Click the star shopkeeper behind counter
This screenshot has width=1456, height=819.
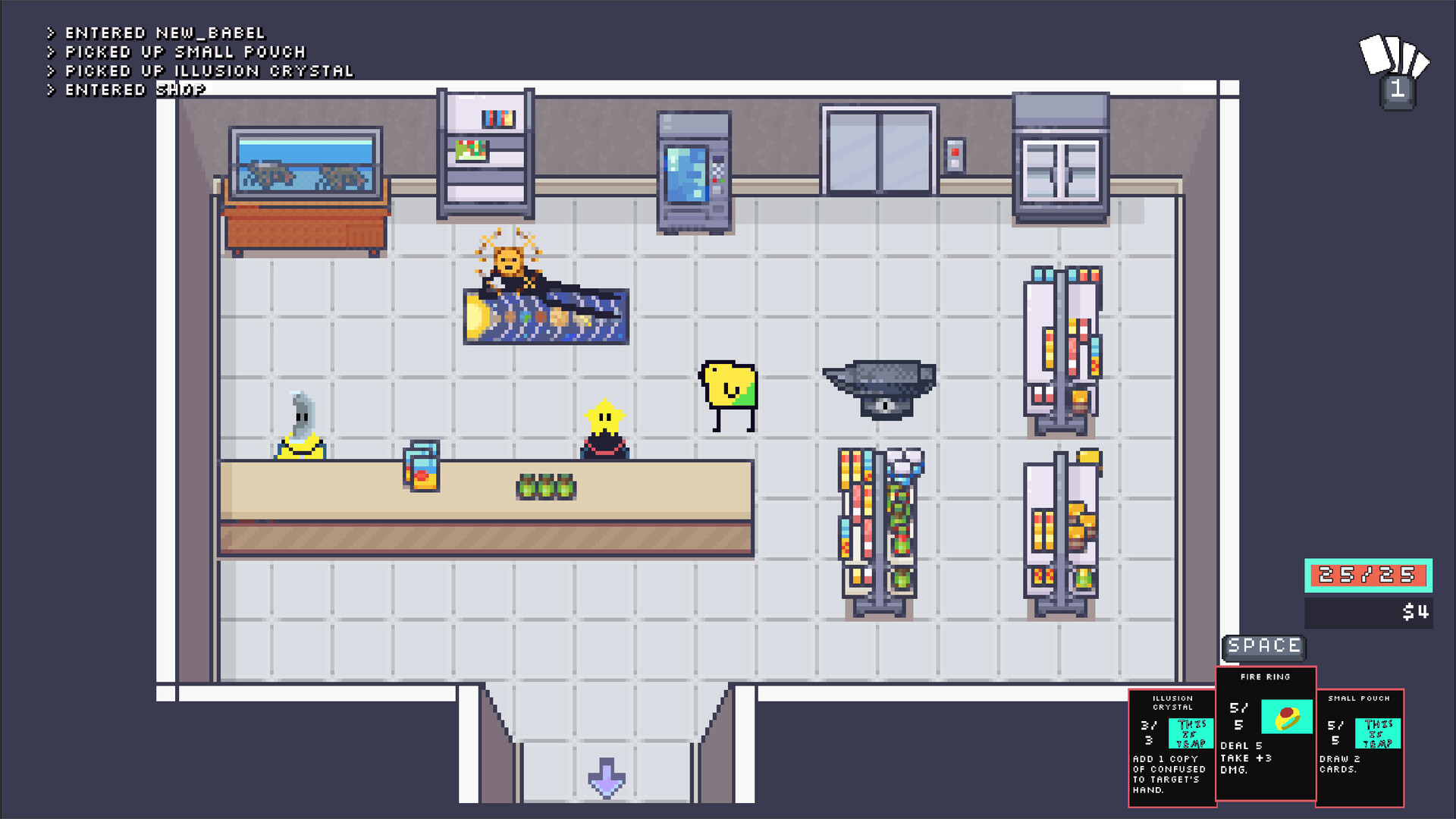[x=604, y=425]
